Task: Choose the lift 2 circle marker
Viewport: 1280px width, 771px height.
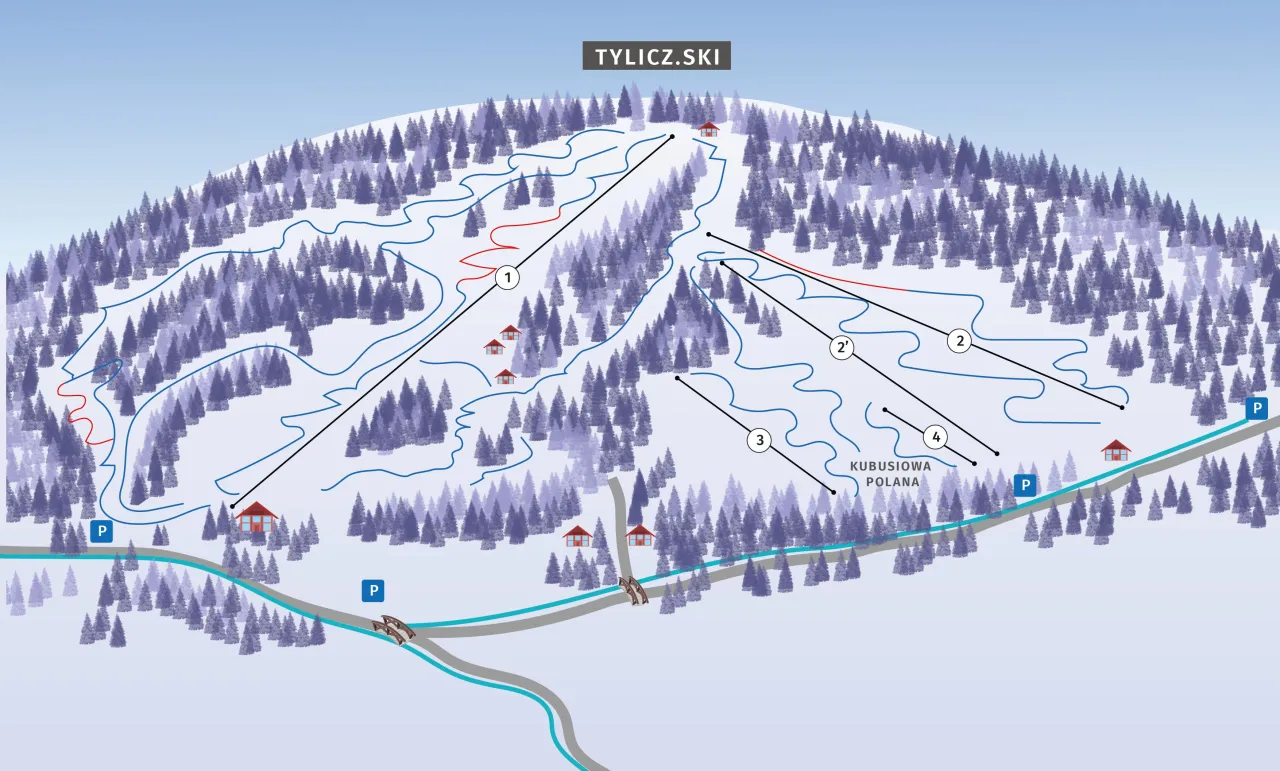Action: tap(960, 342)
